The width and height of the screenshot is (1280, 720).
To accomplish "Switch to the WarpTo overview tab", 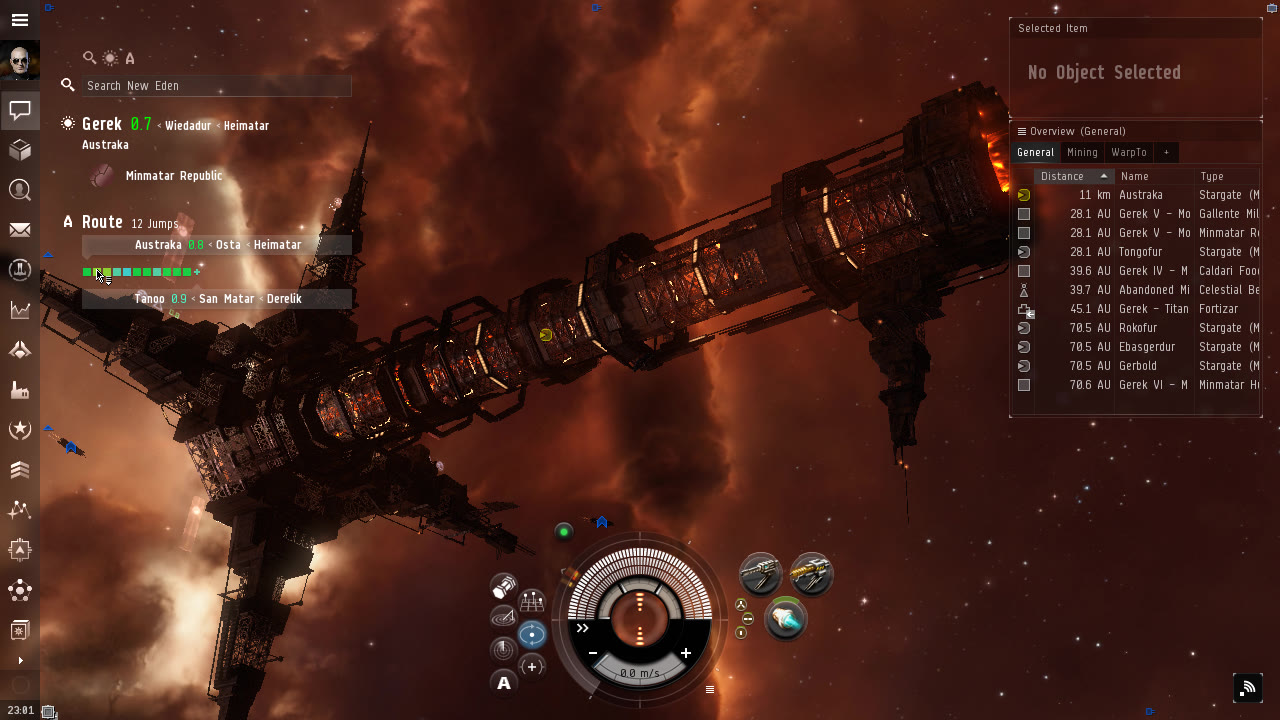I will pyautogui.click(x=1129, y=153).
